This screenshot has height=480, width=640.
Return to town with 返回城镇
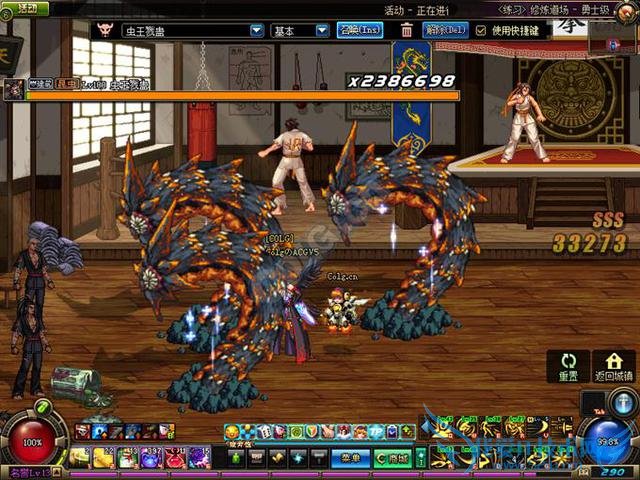613,367
